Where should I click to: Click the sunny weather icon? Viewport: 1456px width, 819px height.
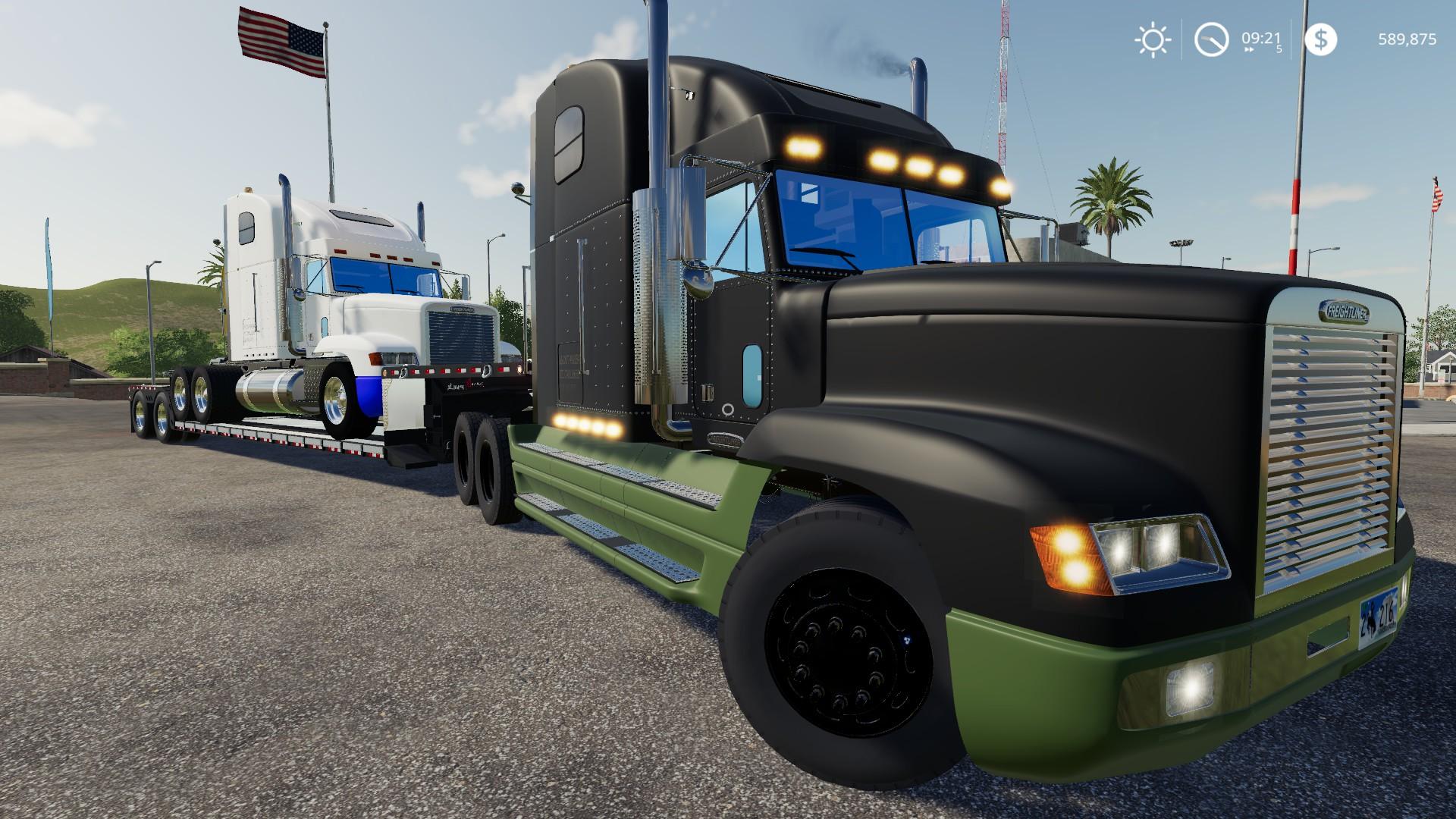[1152, 39]
